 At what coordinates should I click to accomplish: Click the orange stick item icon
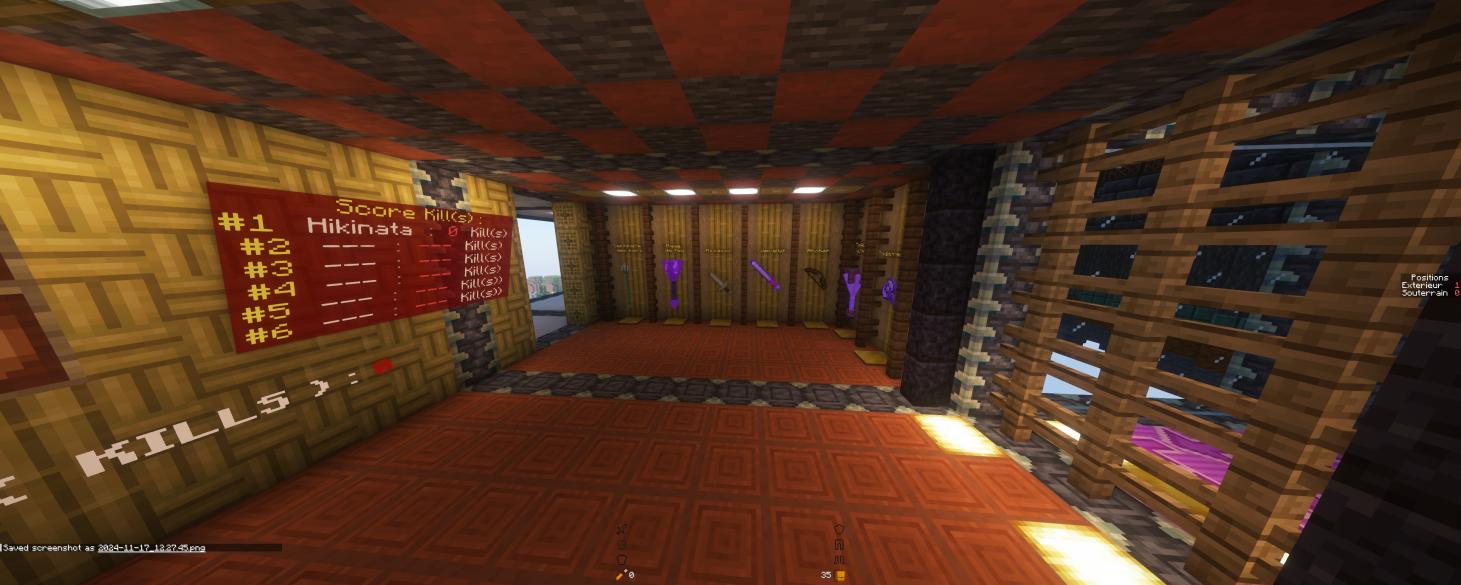[x=620, y=575]
